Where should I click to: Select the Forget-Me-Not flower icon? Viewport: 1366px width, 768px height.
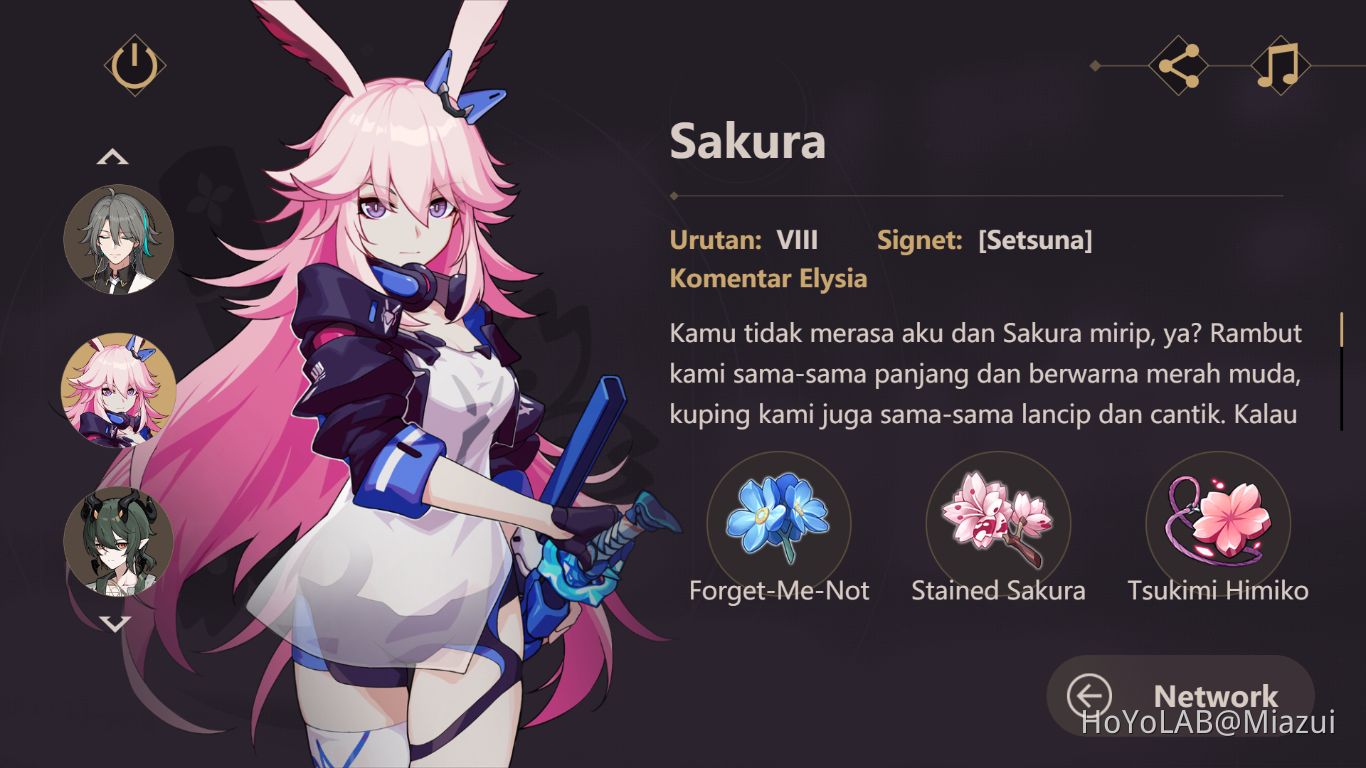[x=779, y=522]
